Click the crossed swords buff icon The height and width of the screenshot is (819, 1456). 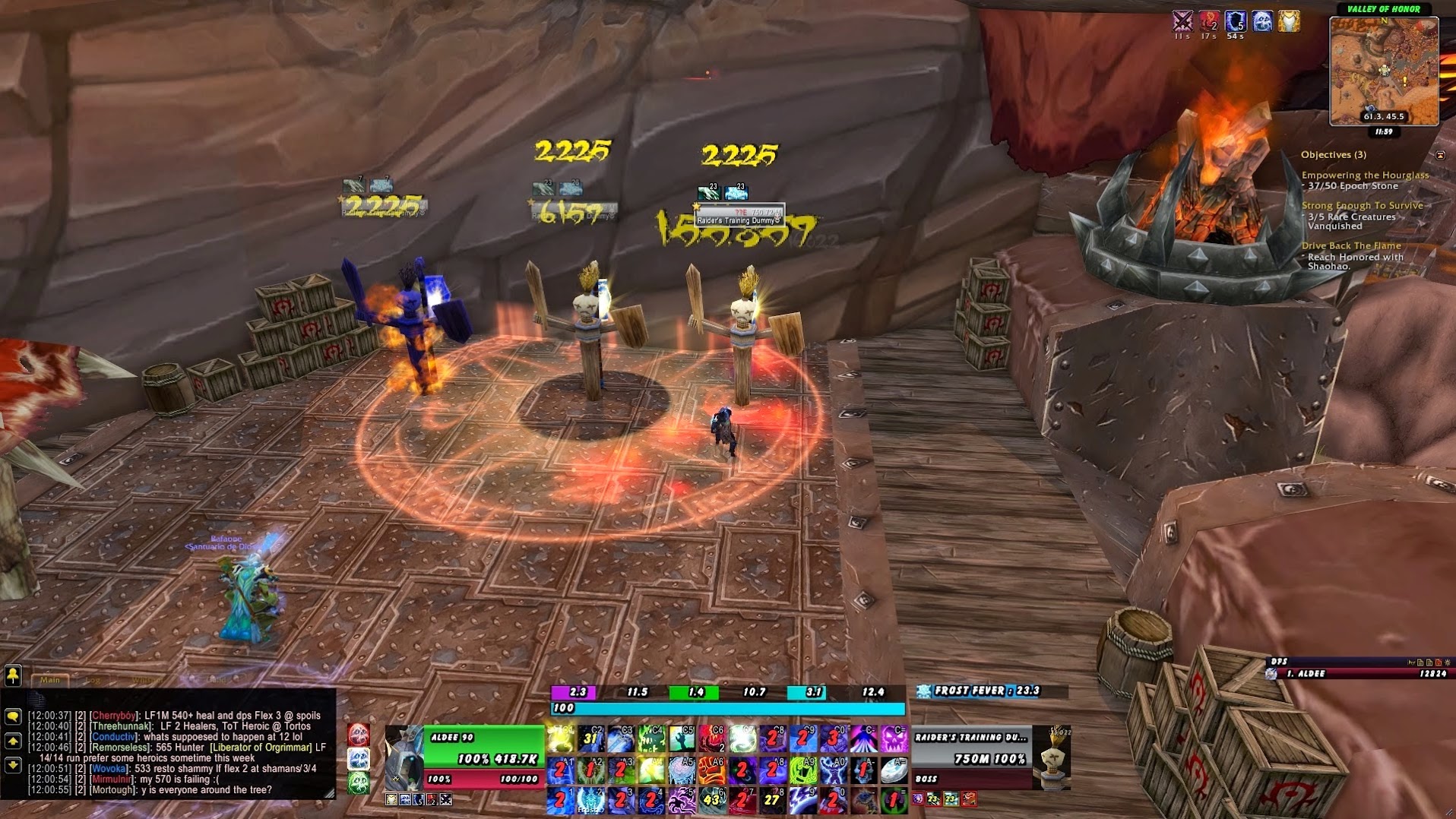pyautogui.click(x=1182, y=21)
